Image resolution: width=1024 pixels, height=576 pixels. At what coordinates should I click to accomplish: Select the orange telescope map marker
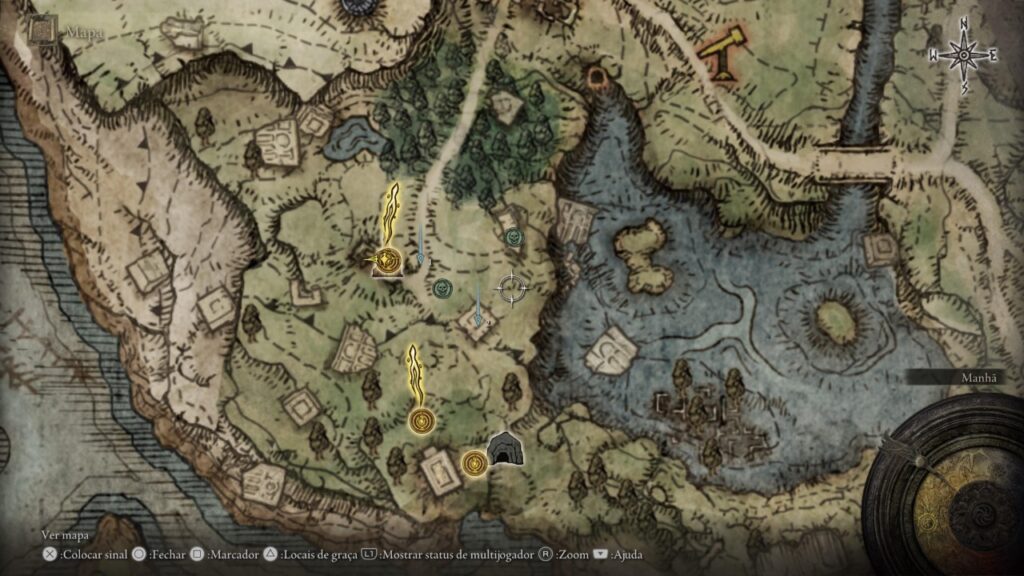coord(721,54)
